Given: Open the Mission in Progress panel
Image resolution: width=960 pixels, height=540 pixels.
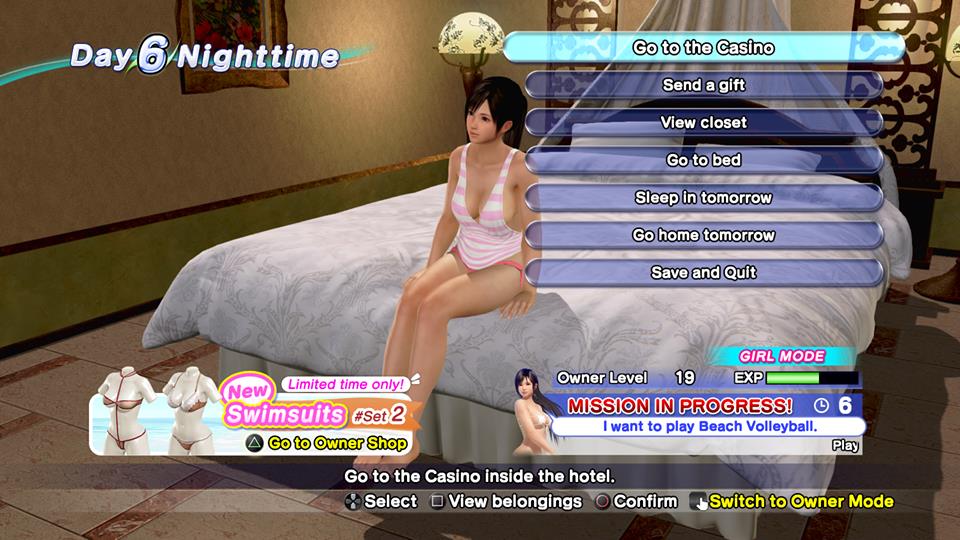Looking at the screenshot, I should tap(700, 415).
